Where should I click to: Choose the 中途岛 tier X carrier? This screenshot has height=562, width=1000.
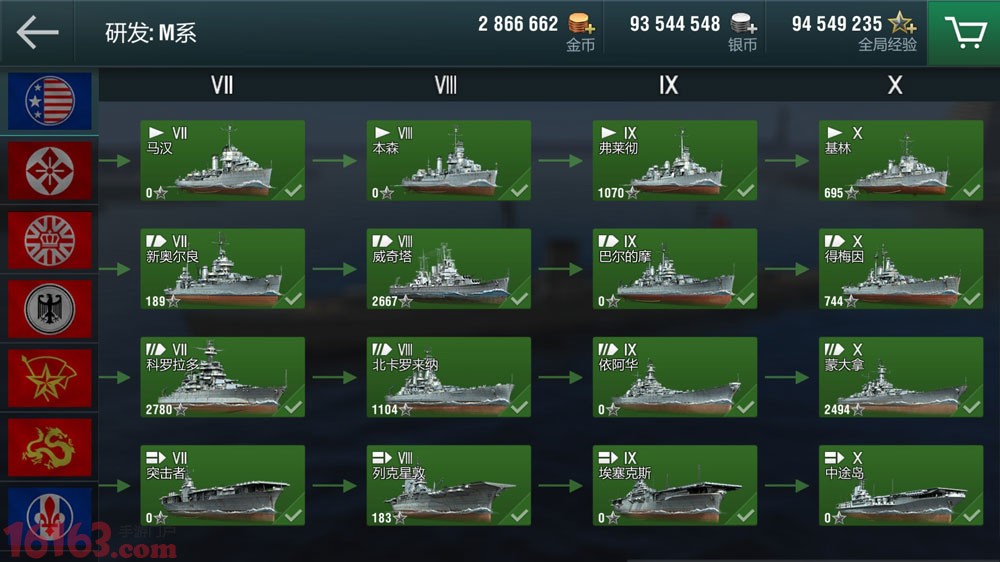[x=900, y=485]
